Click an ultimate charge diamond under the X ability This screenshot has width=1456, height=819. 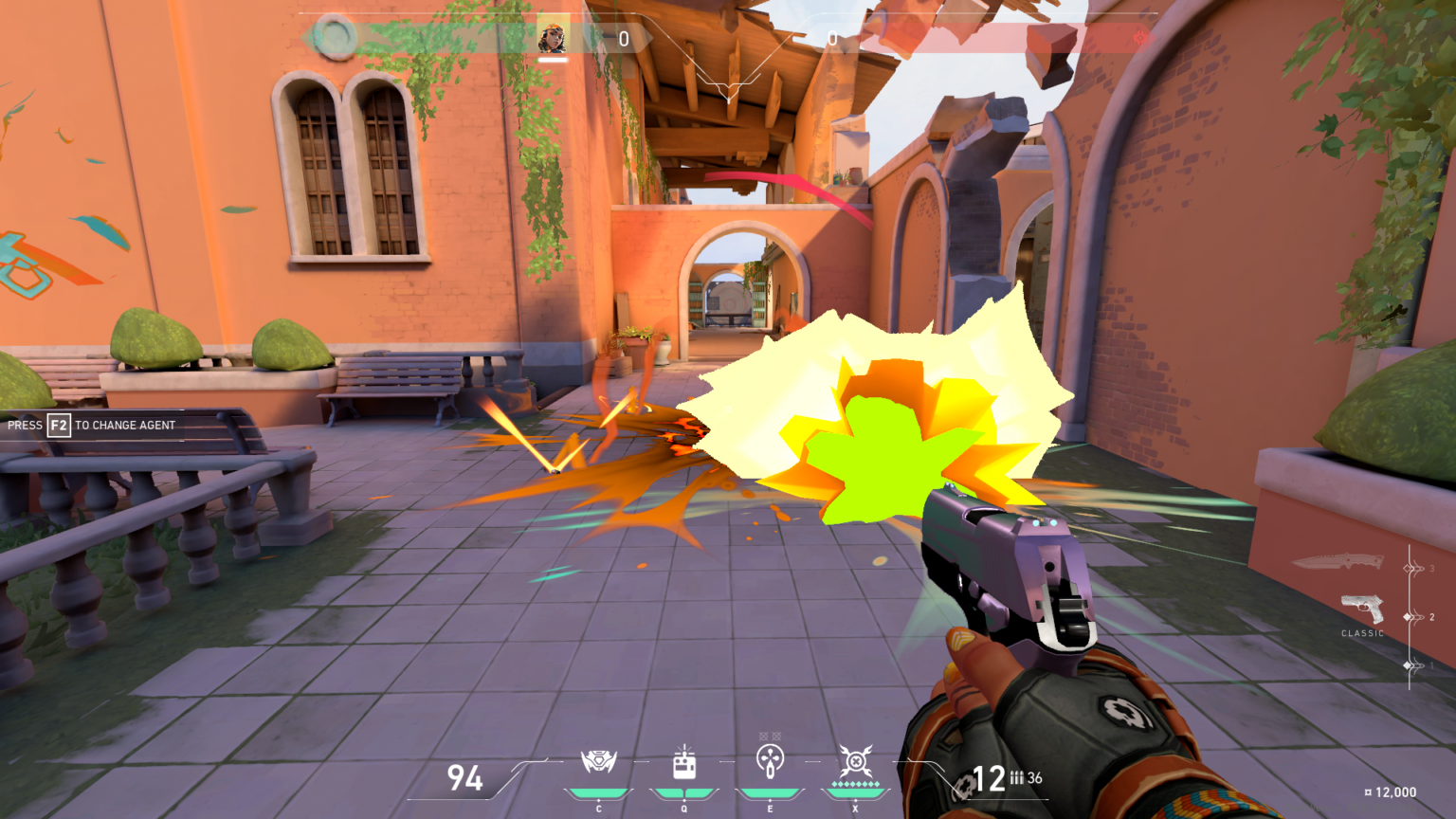coord(855,785)
